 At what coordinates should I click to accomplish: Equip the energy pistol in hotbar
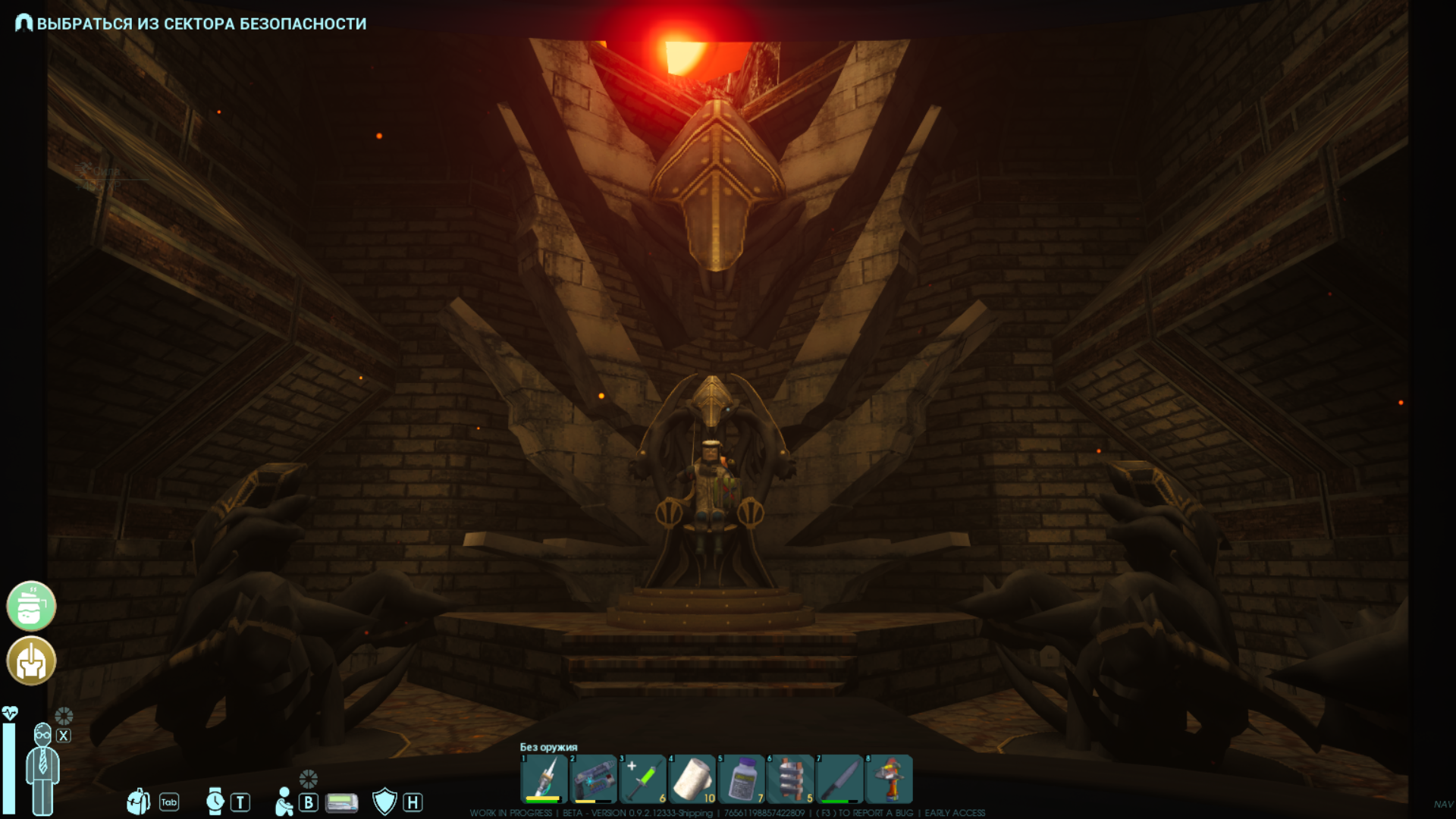point(593,779)
